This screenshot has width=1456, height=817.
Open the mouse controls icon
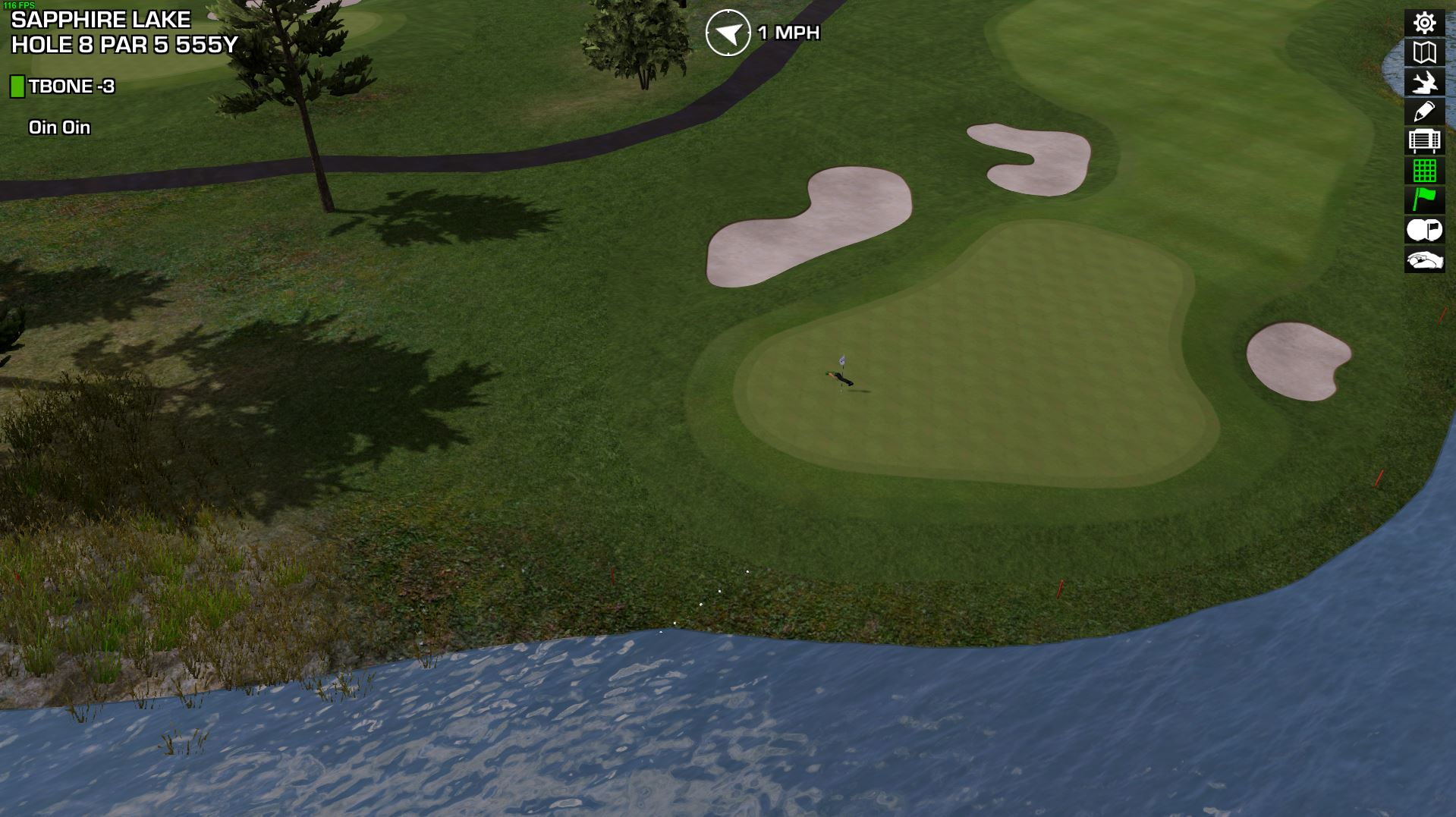click(1424, 260)
